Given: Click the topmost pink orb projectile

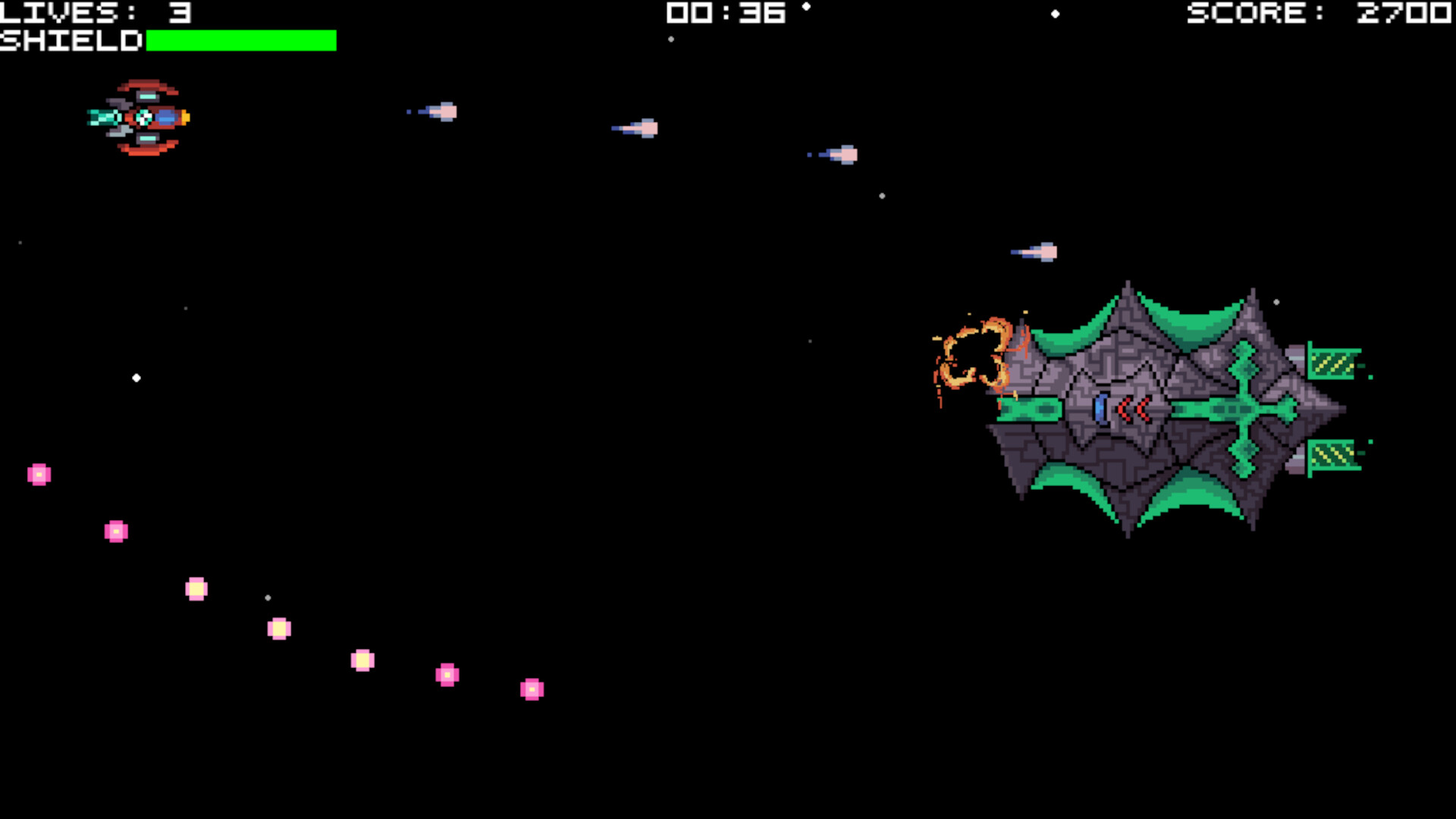Looking at the screenshot, I should [x=39, y=474].
